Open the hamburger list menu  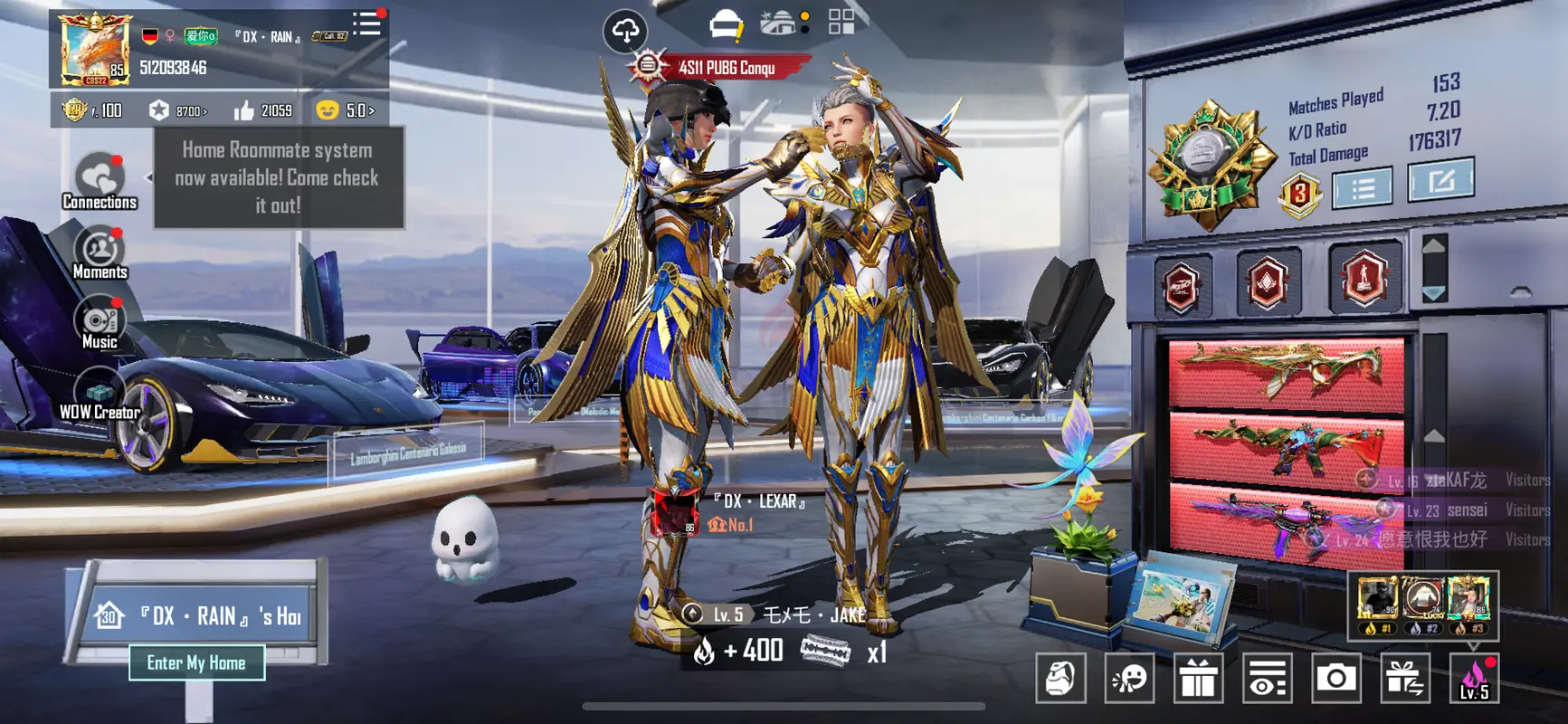(366, 24)
